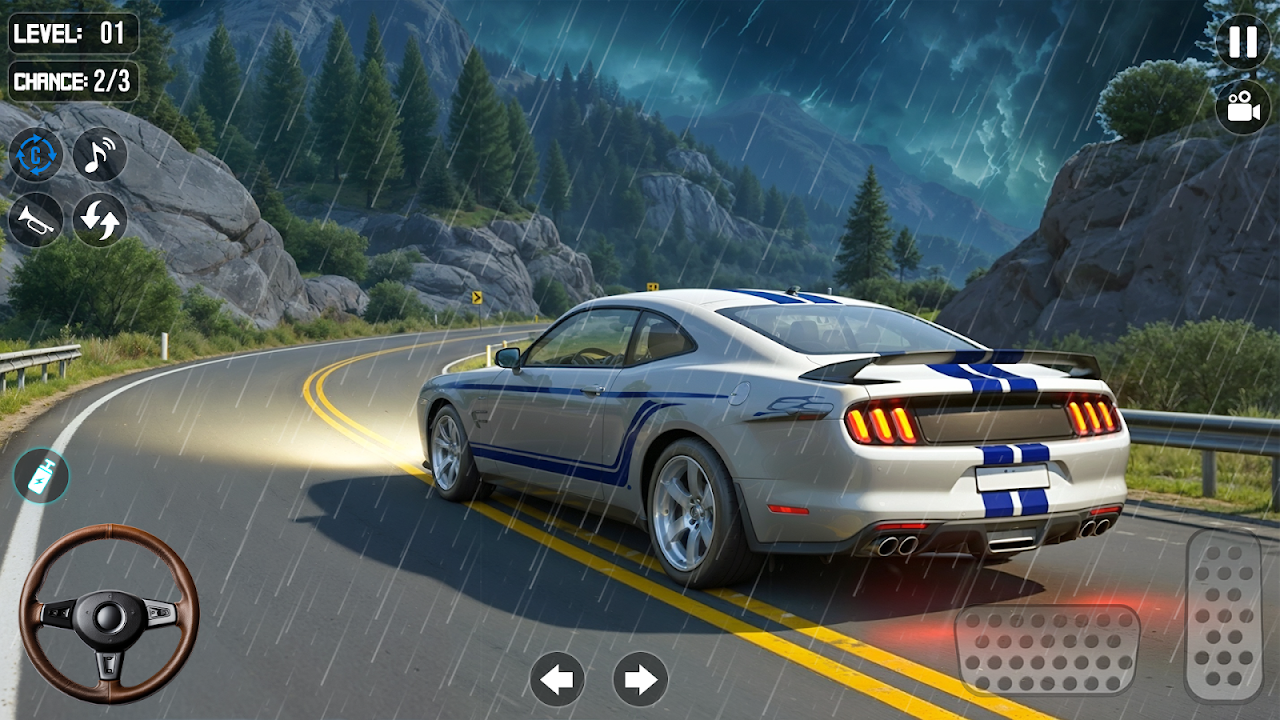
Task: Toggle the music note sound button
Action: click(100, 155)
